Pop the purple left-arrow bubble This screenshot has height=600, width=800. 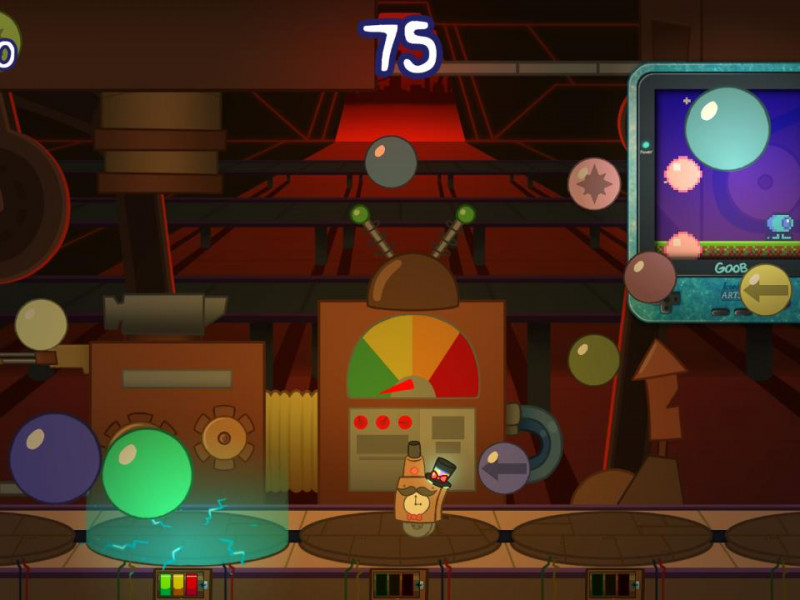[x=504, y=468]
